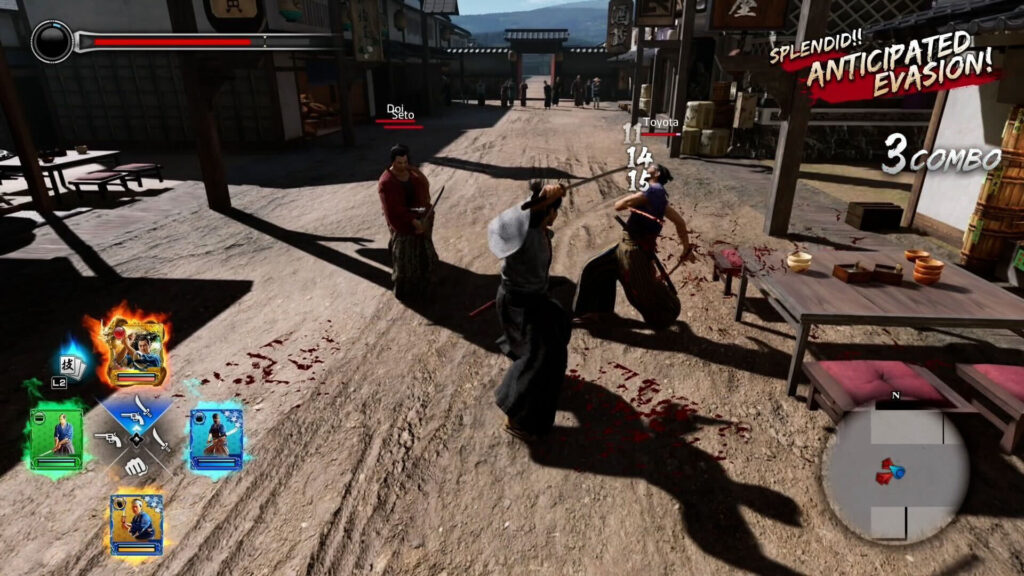The image size is (1024, 576).
Task: Choose the Swordsman katana style
Action: pyautogui.click(x=161, y=438)
